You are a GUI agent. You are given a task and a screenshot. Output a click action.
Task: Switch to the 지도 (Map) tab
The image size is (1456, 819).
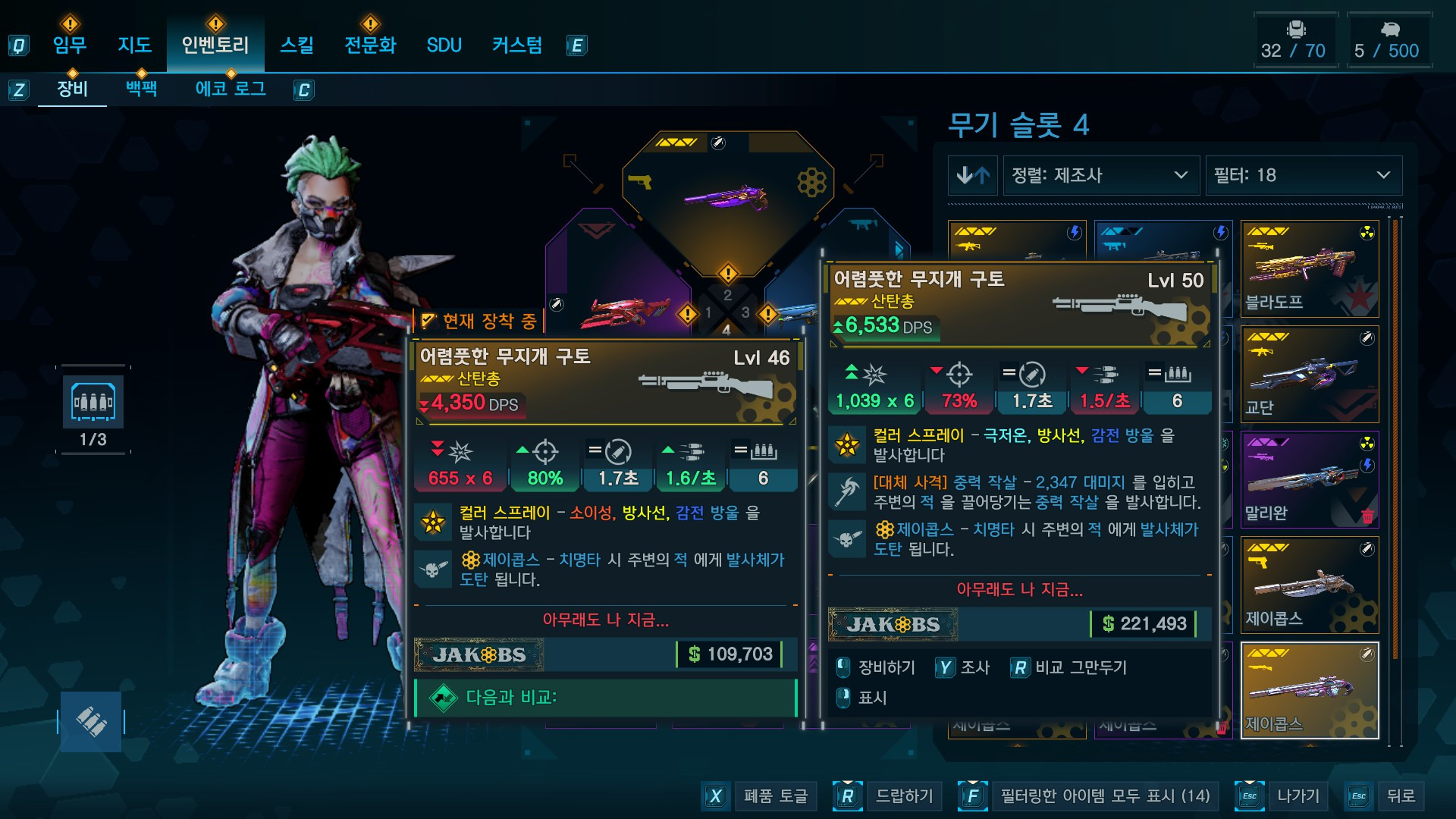135,45
